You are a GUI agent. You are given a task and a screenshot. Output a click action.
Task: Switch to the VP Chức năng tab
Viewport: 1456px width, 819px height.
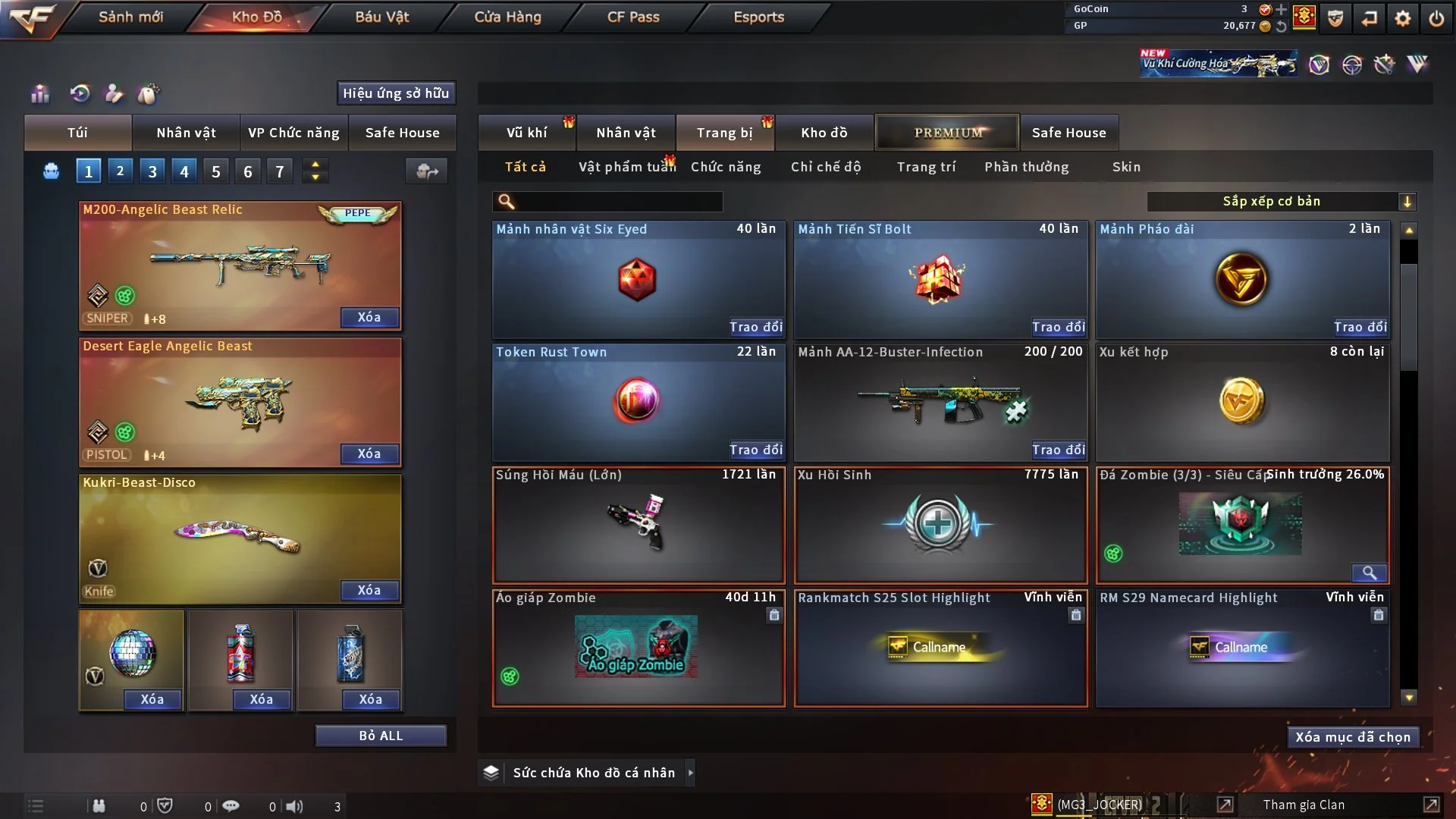point(293,133)
